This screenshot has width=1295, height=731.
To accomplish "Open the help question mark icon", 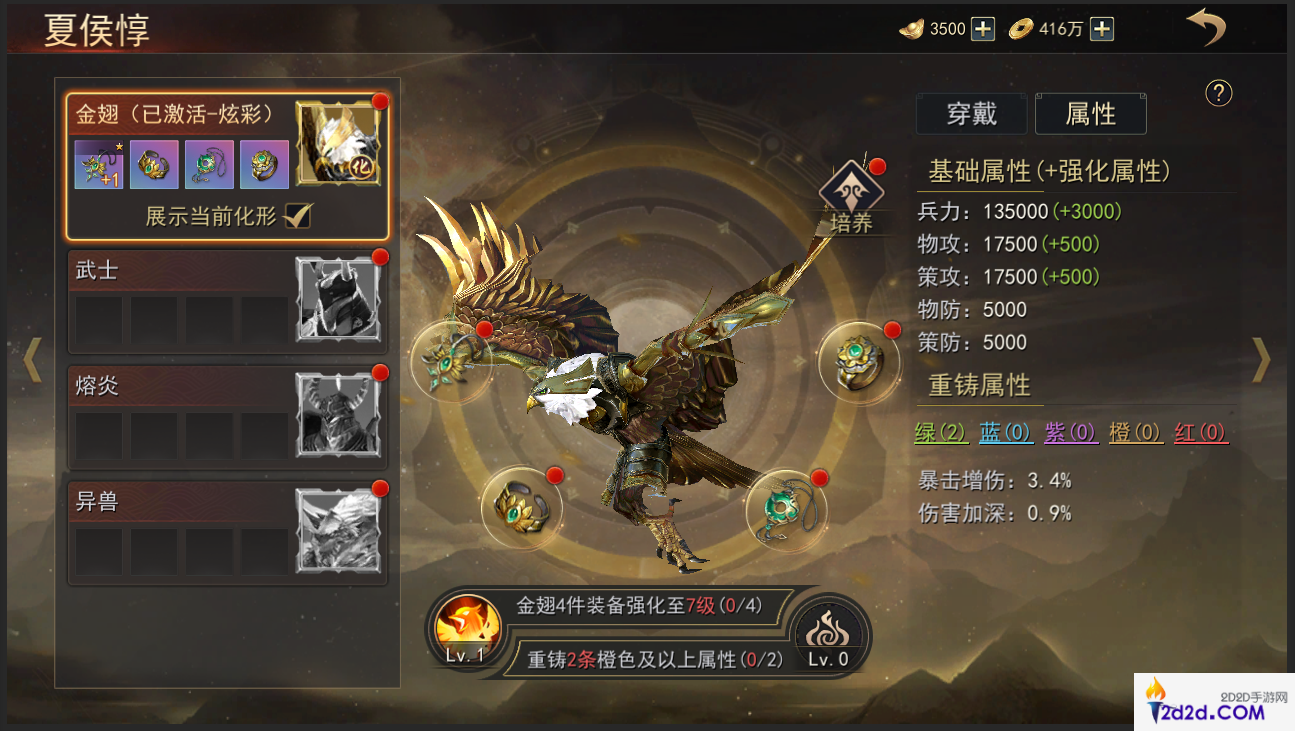I will 1217,94.
